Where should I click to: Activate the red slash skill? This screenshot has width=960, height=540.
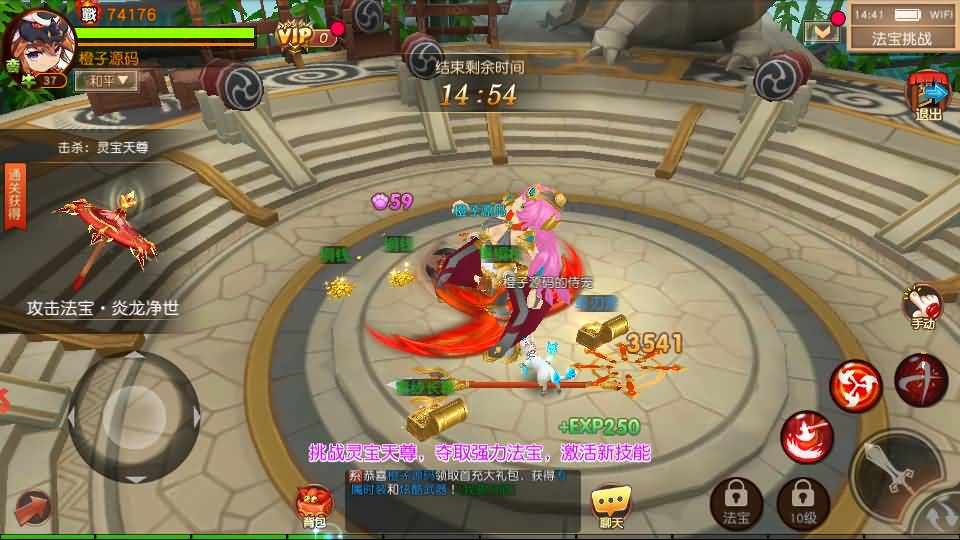pos(921,379)
